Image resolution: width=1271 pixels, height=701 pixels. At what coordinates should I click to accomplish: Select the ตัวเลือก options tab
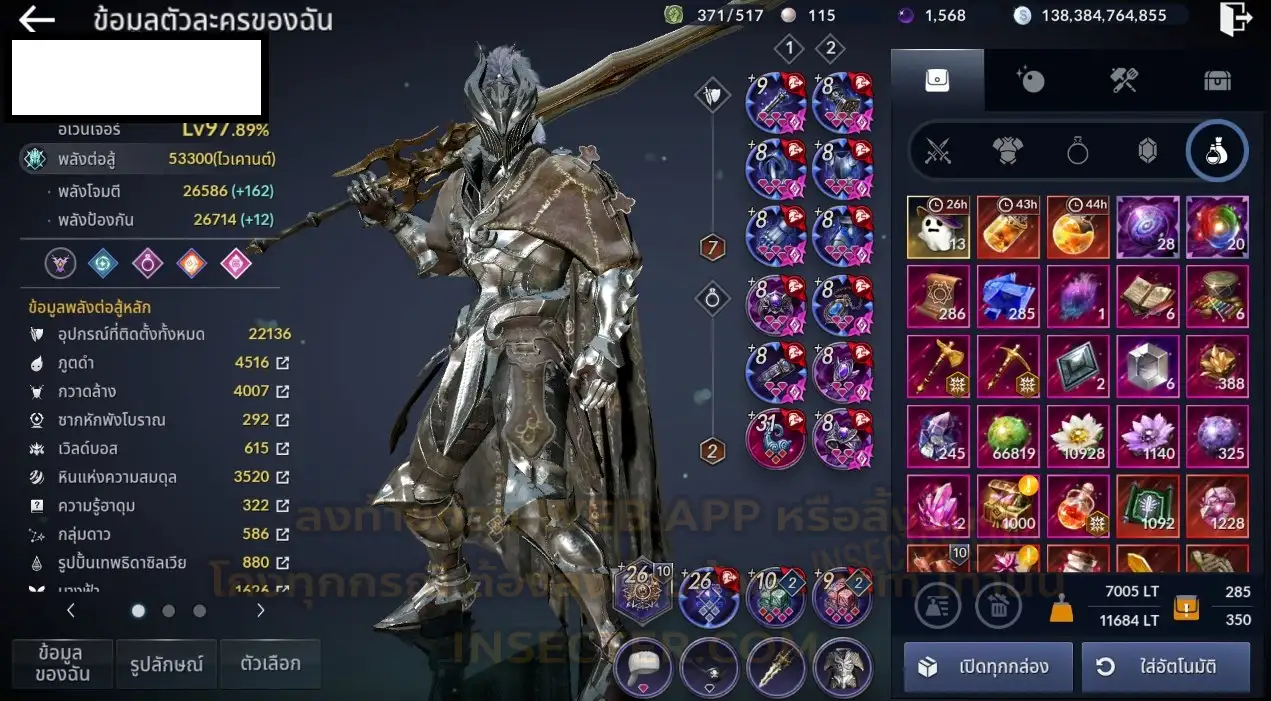(x=270, y=664)
